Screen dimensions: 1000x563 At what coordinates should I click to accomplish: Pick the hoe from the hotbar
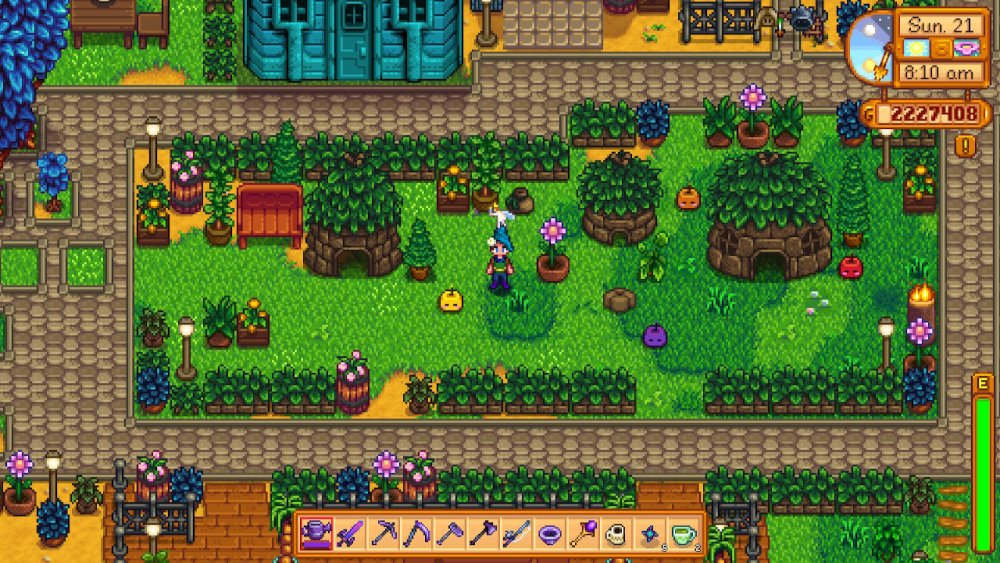(x=450, y=533)
